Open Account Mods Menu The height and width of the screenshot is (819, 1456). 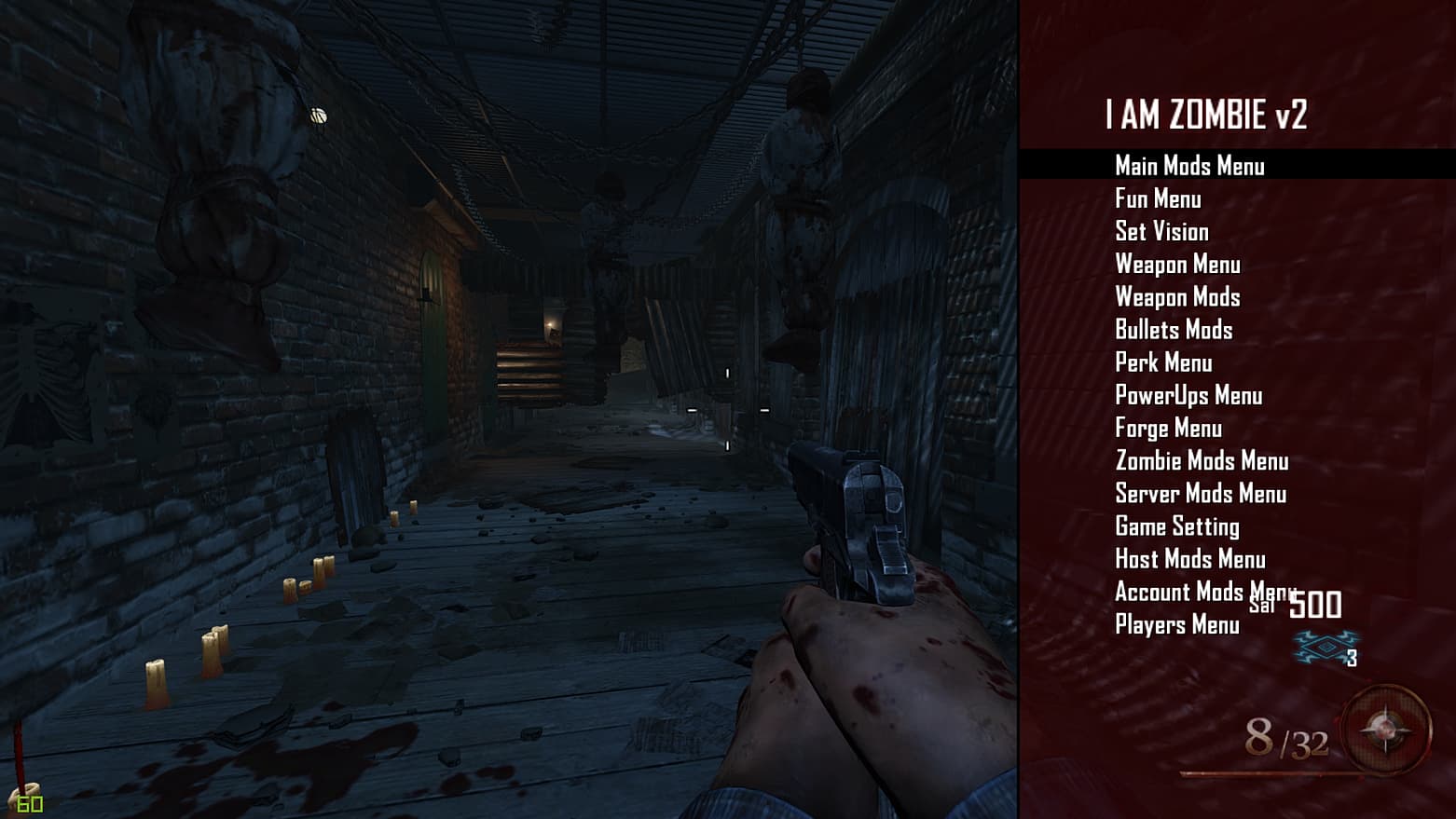(1180, 592)
